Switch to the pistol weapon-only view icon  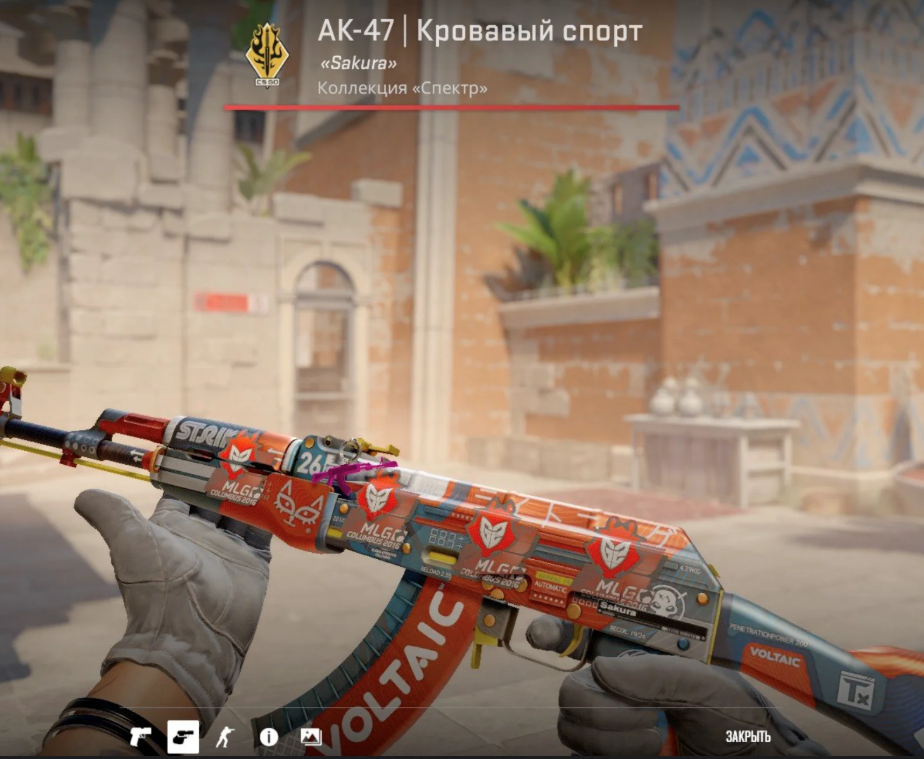(x=140, y=737)
